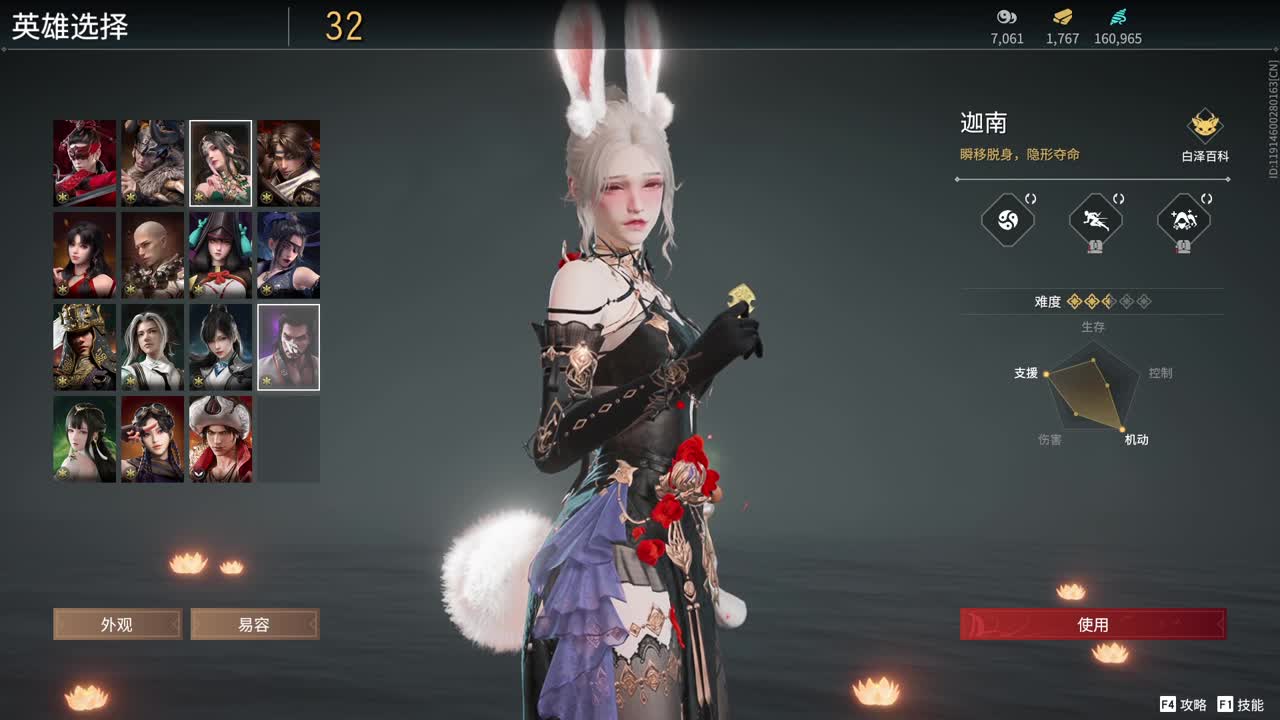The image size is (1280, 720).
Task: Click the blue spiral currency icon
Action: pos(1119,17)
